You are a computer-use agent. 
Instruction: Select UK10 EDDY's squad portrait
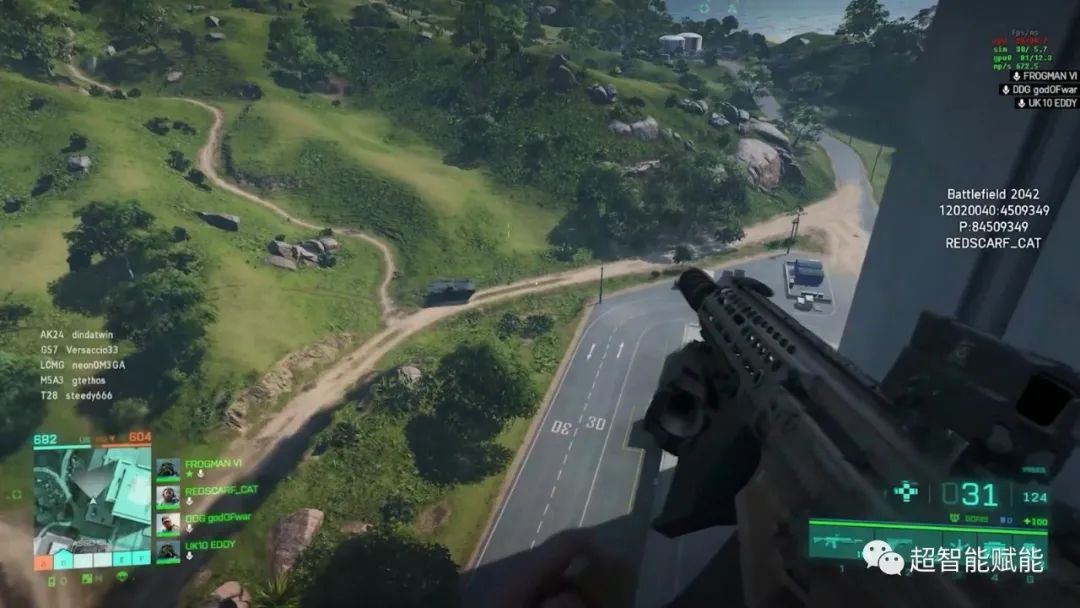click(x=168, y=549)
